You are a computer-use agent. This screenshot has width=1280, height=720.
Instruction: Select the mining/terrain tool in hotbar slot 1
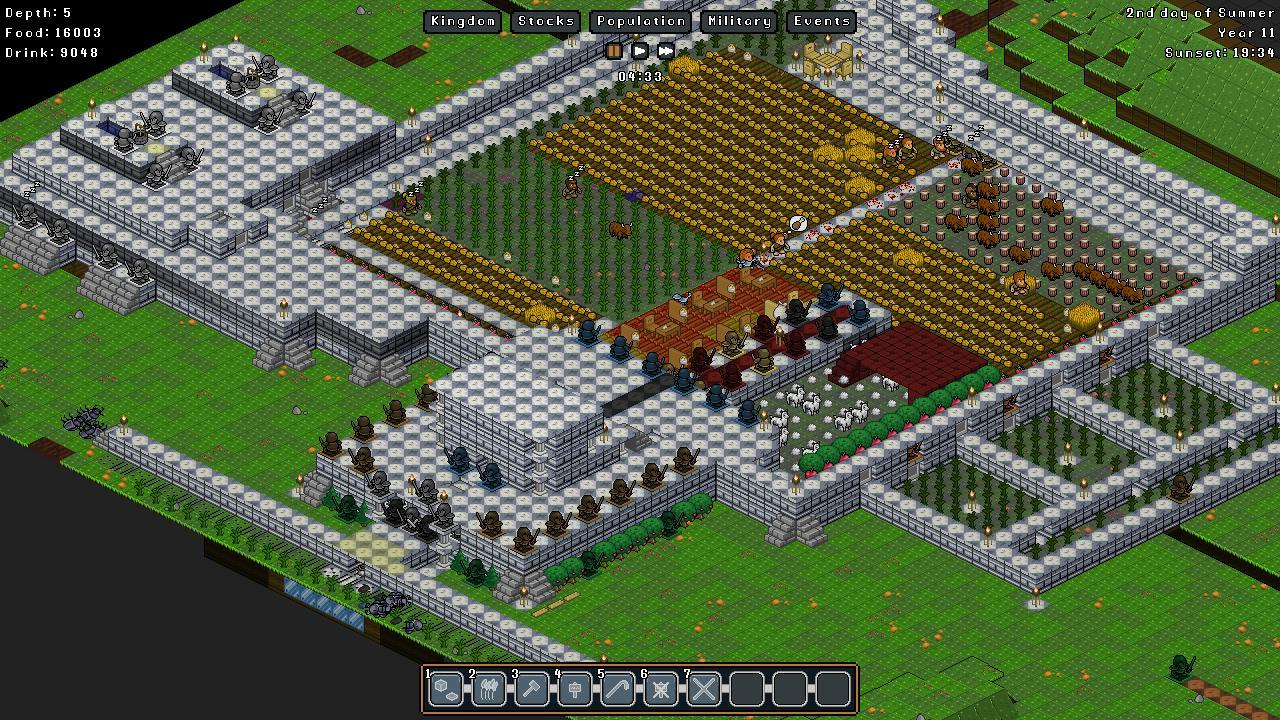pyautogui.click(x=445, y=688)
